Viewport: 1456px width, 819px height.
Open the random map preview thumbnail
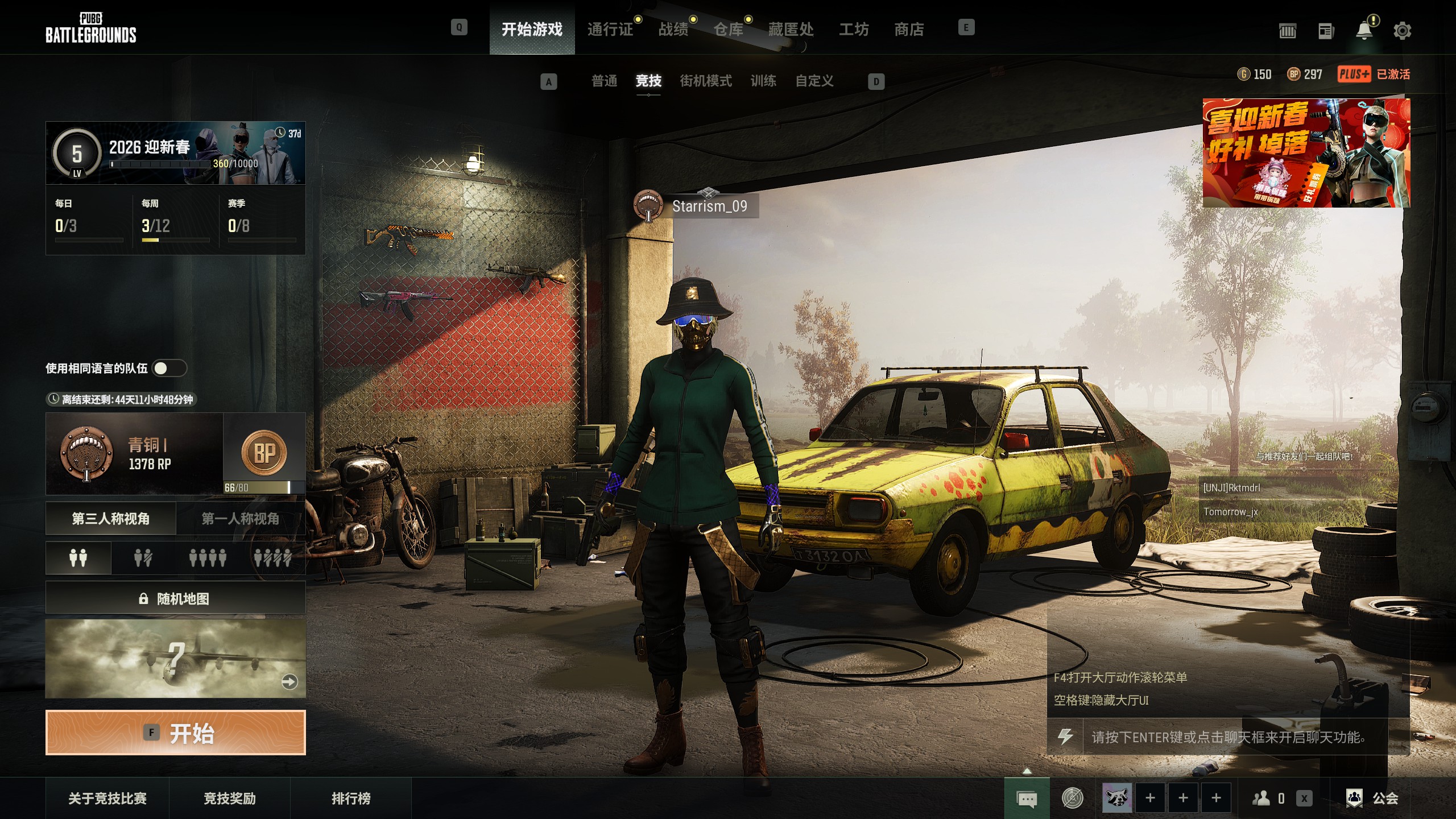175,659
